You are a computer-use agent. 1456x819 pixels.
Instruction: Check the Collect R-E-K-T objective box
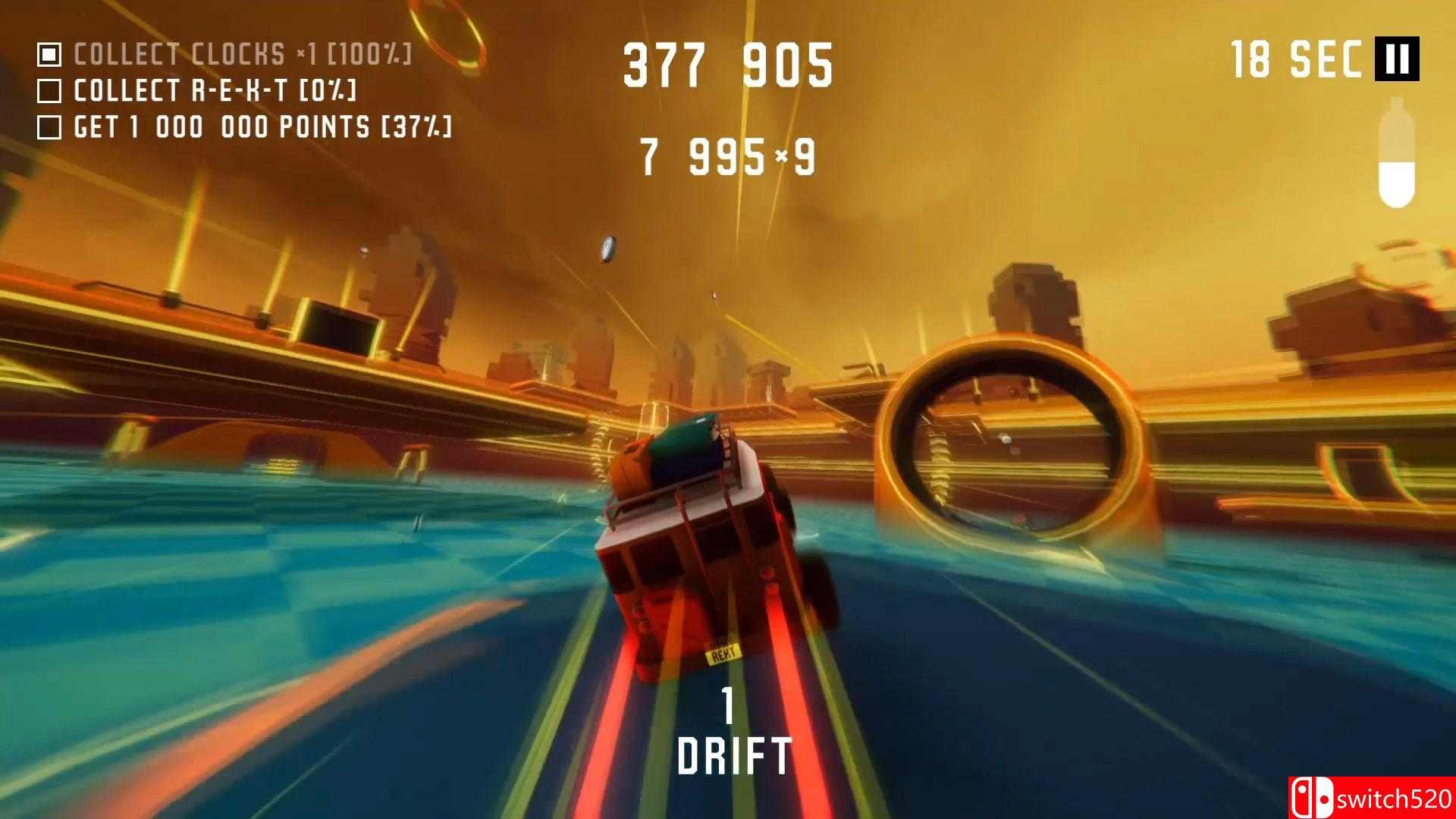(x=50, y=90)
